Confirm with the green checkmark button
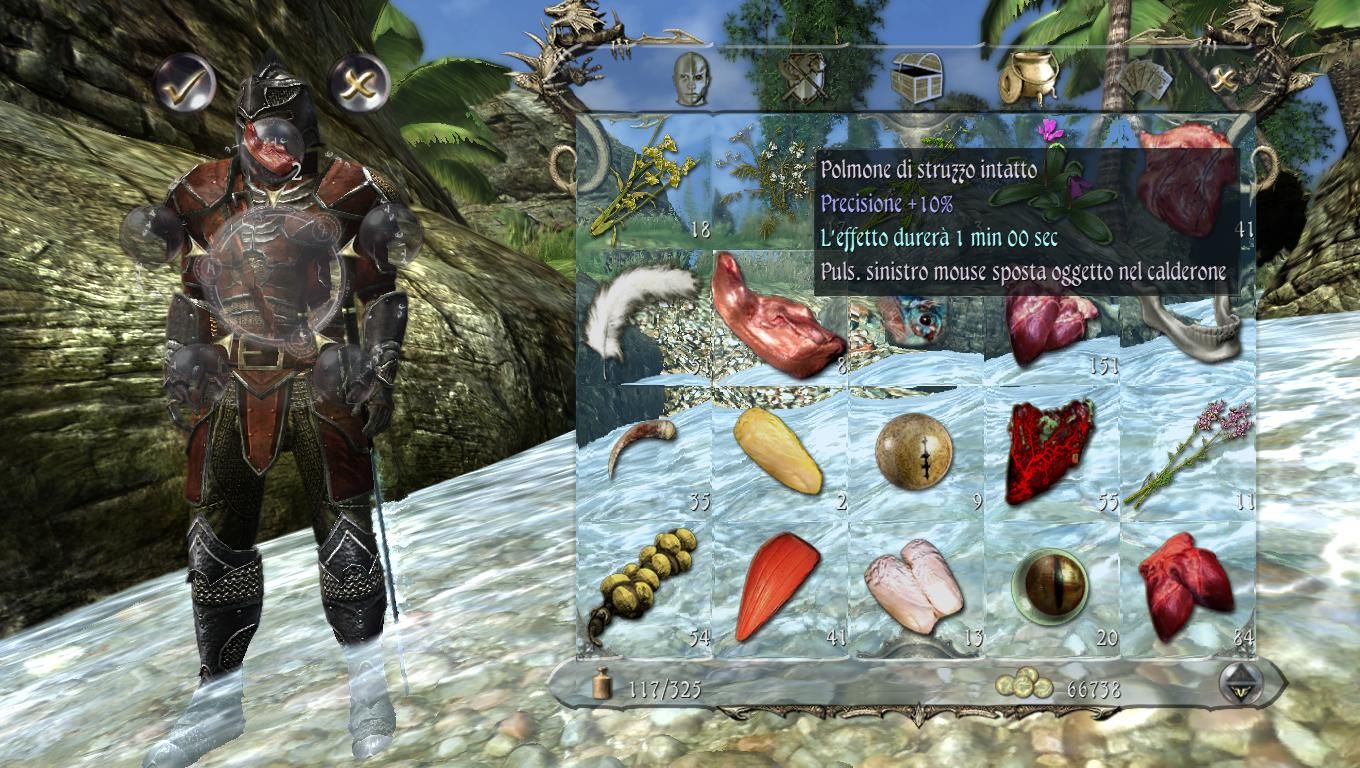The width and height of the screenshot is (1360, 768). [183, 87]
